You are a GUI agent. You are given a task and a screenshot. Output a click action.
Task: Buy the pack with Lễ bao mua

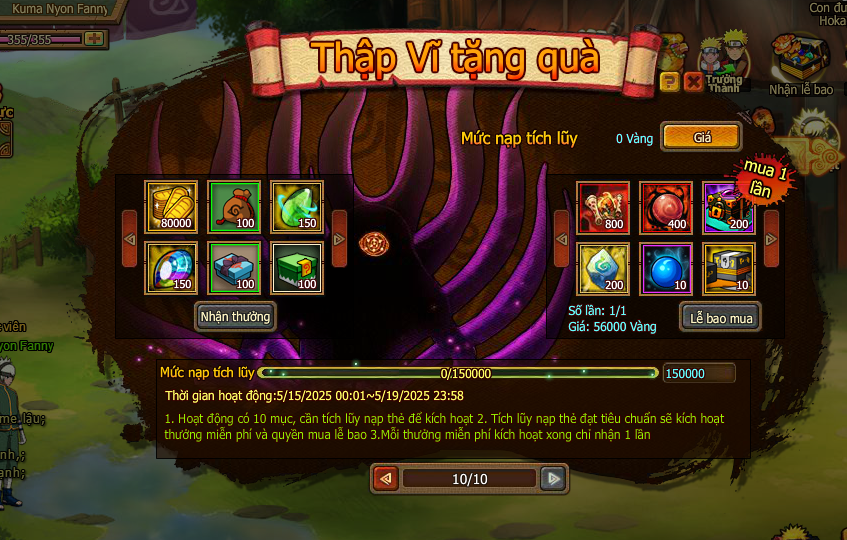coord(720,317)
